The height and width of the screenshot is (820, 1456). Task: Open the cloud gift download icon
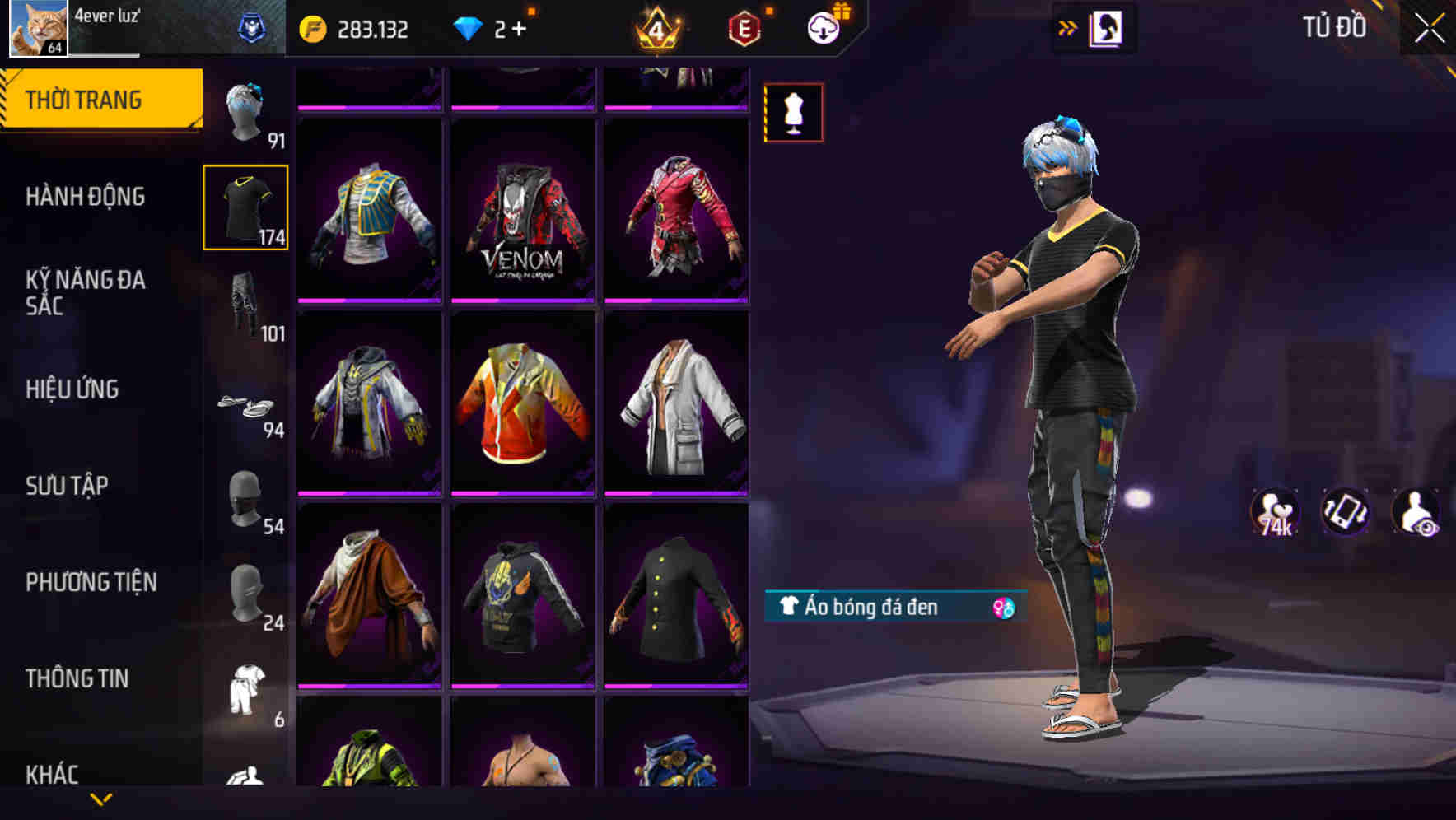[824, 27]
